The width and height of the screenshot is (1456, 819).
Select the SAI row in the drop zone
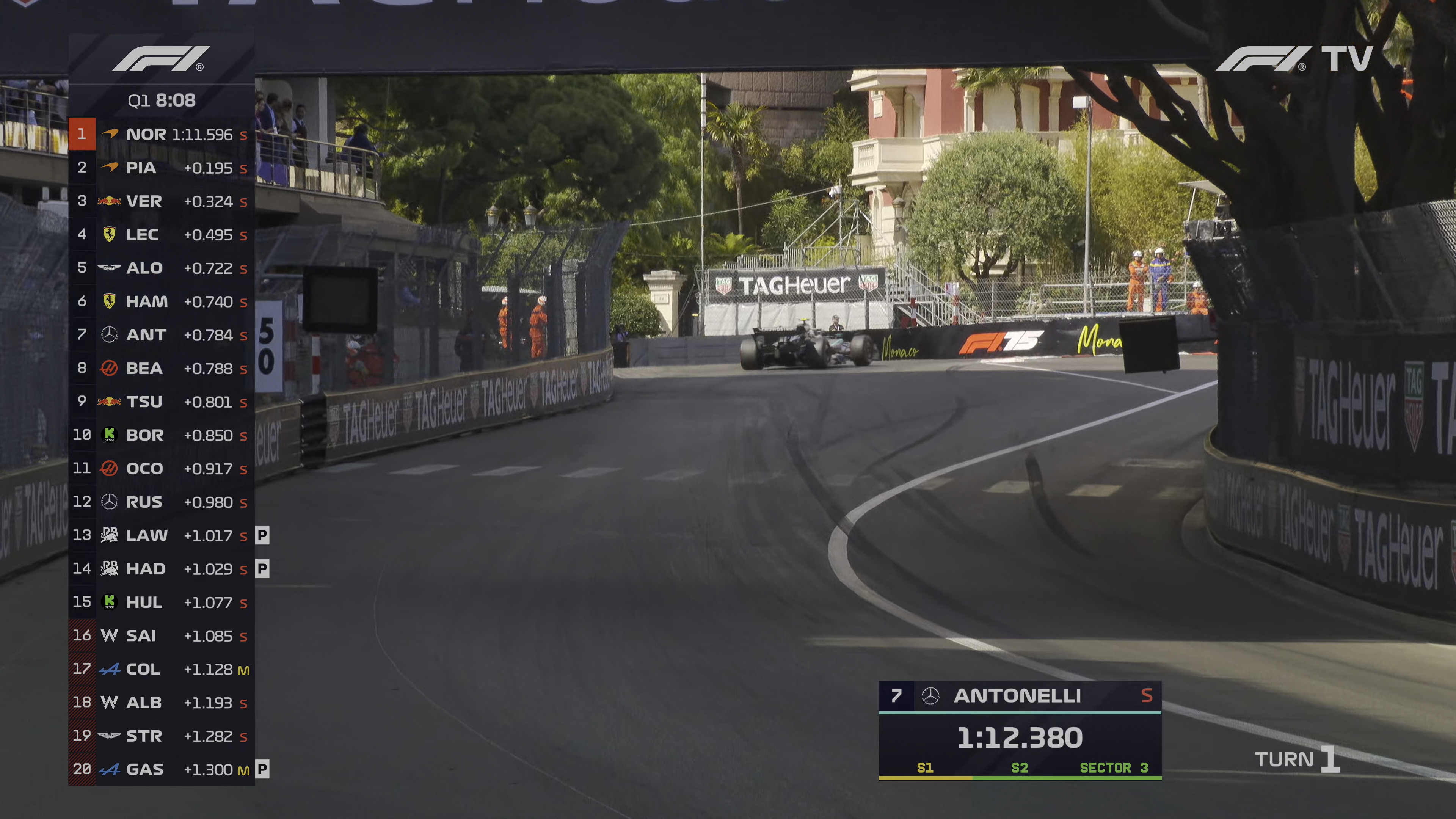click(x=161, y=635)
